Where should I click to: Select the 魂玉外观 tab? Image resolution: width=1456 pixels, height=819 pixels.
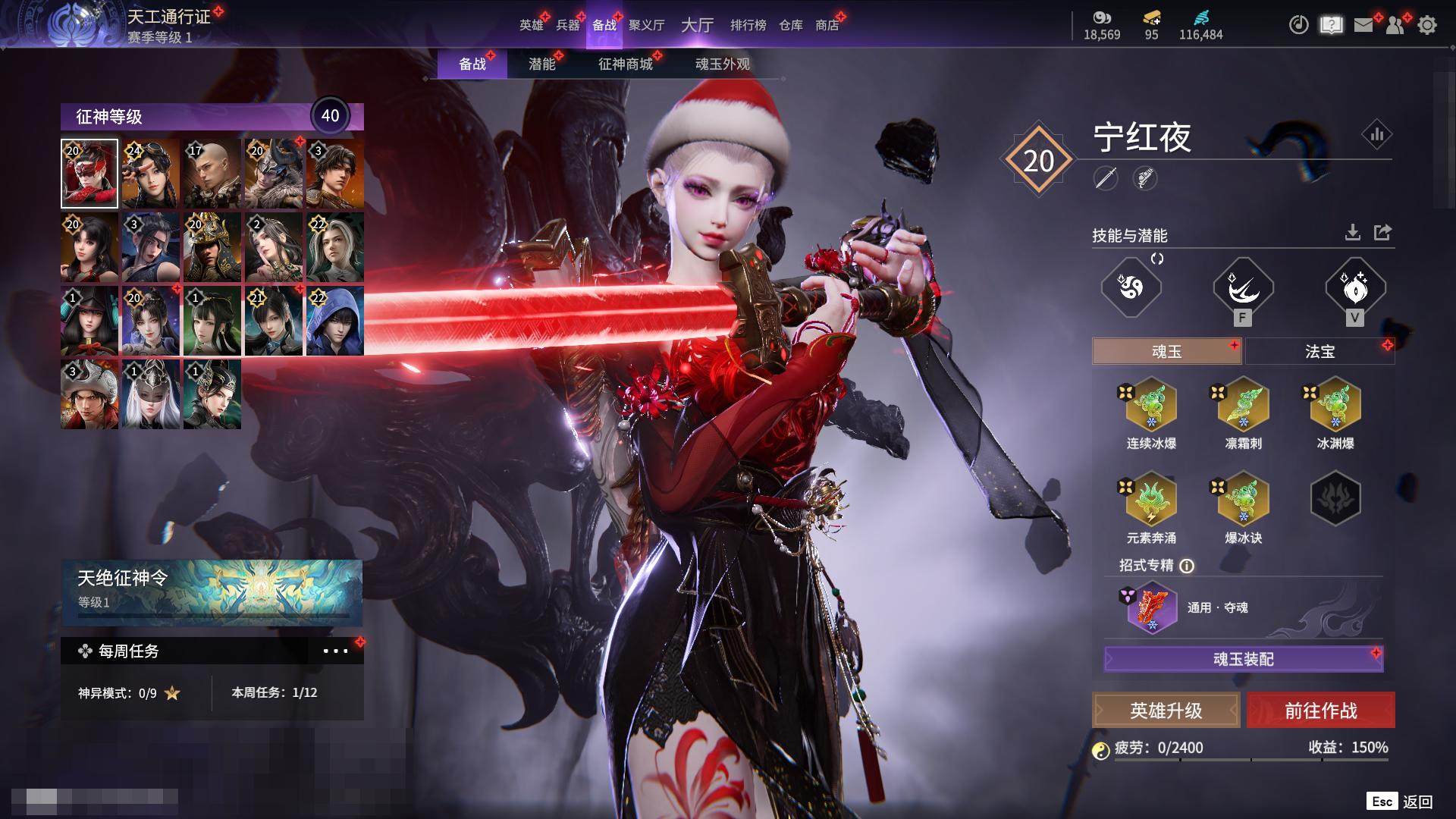[722, 64]
